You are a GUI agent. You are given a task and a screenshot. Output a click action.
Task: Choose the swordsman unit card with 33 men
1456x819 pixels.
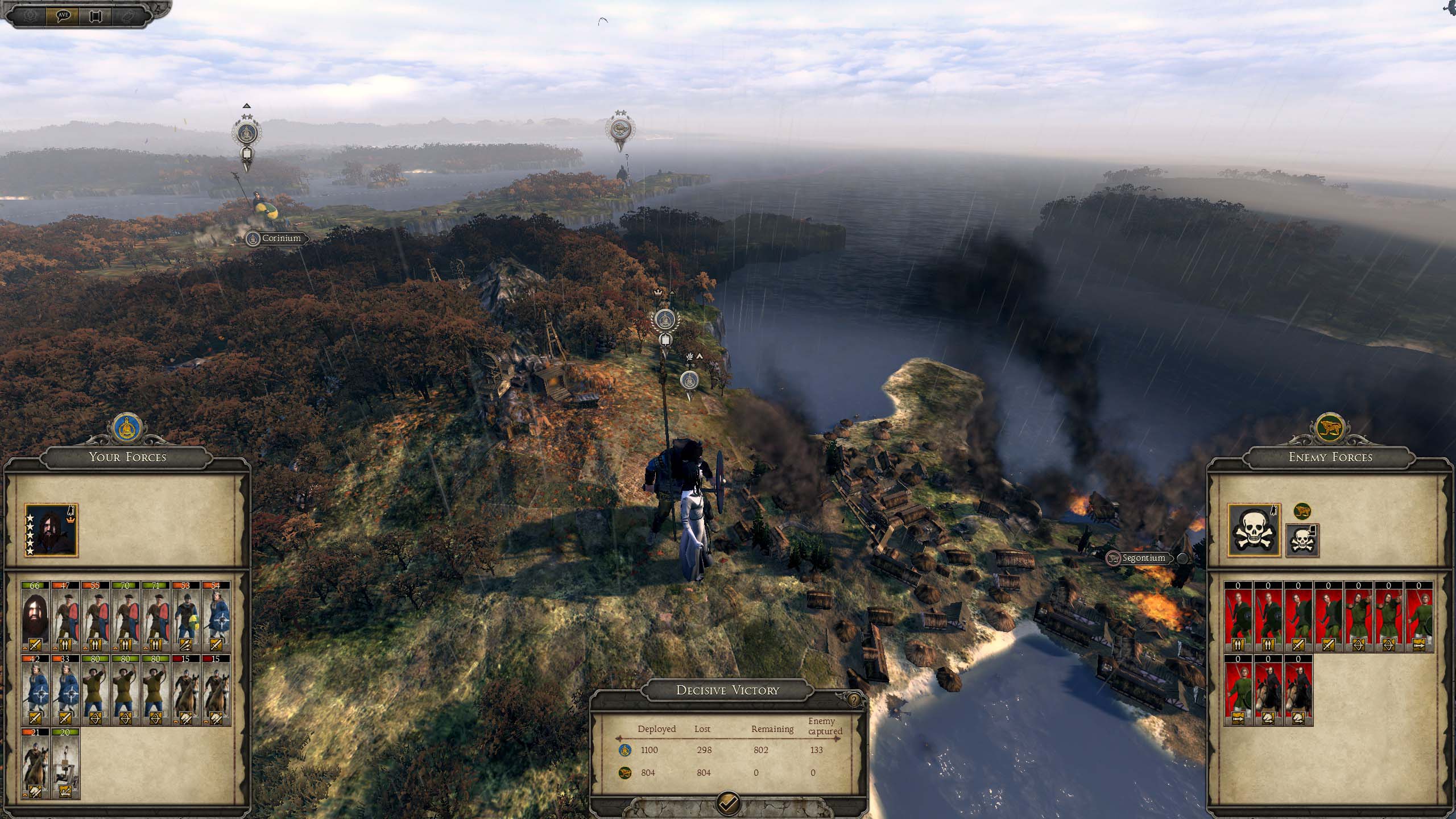(x=66, y=690)
